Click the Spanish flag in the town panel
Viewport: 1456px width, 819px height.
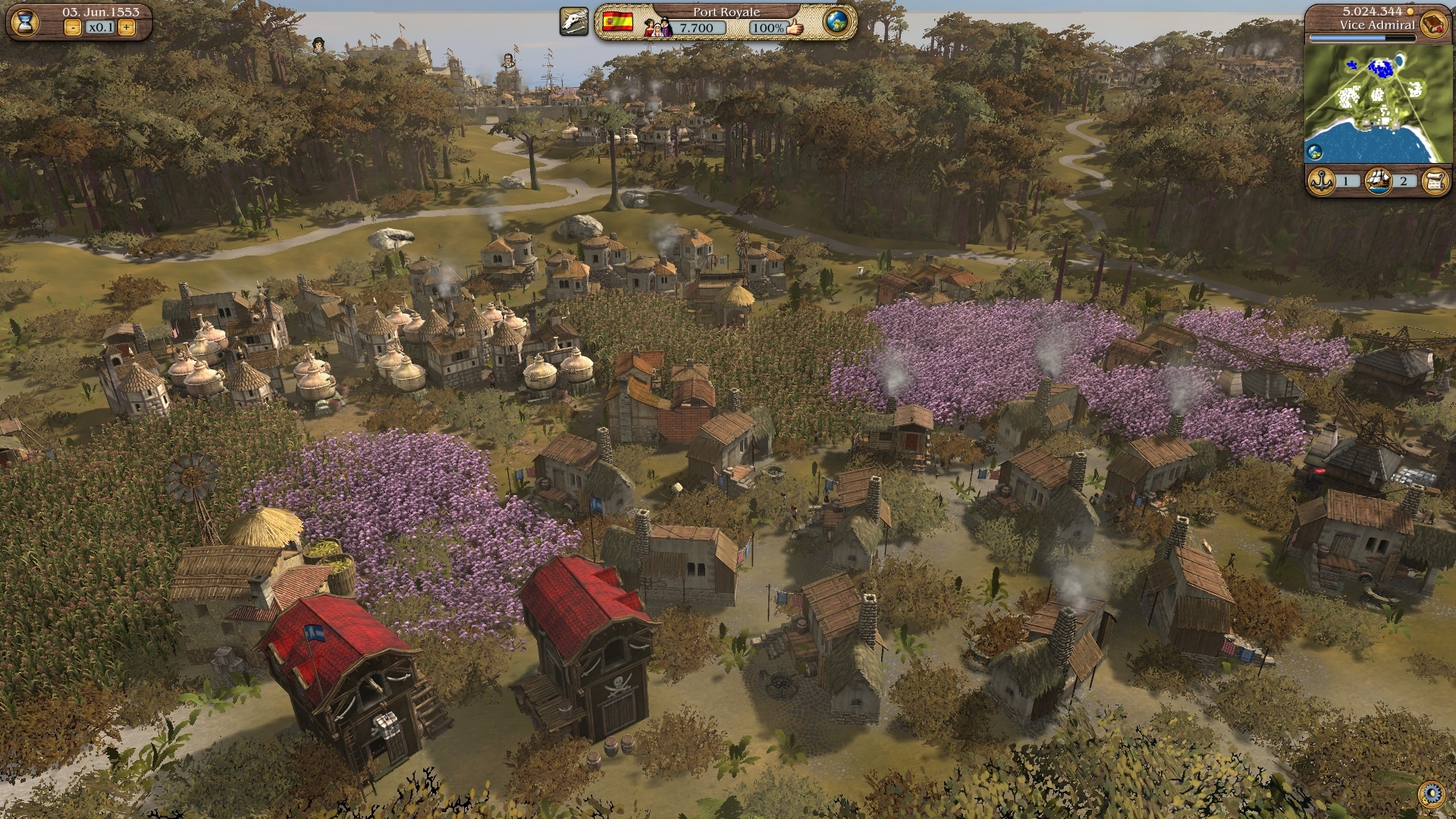click(x=618, y=22)
